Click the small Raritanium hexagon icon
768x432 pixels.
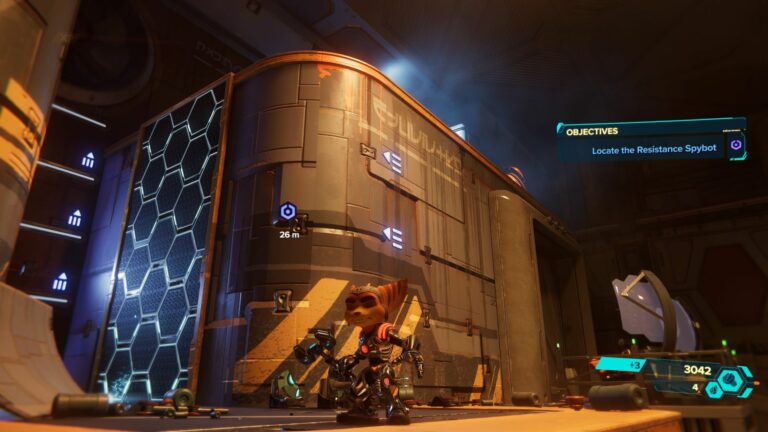point(714,390)
